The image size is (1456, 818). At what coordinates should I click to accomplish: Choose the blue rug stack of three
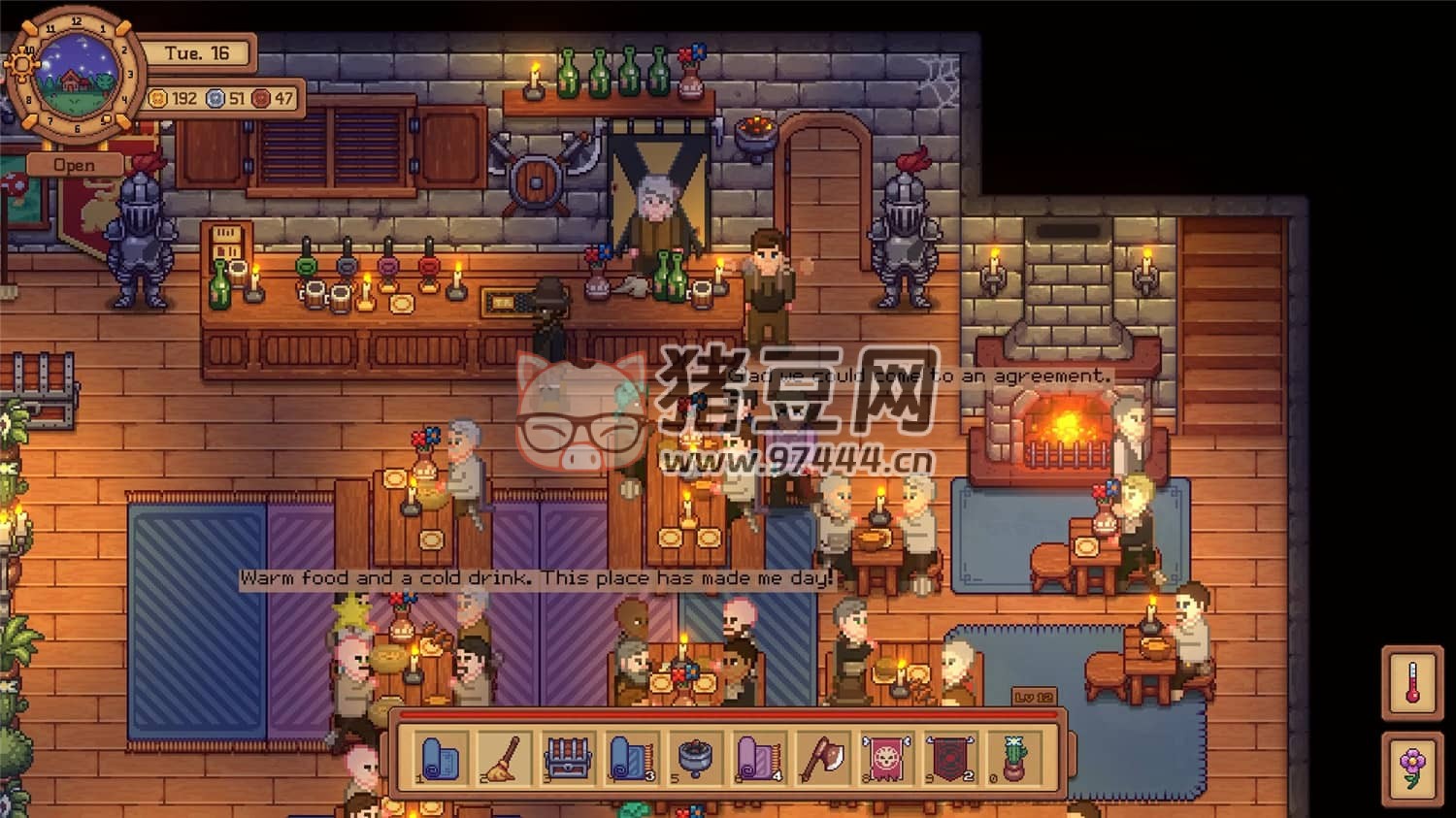tap(632, 758)
